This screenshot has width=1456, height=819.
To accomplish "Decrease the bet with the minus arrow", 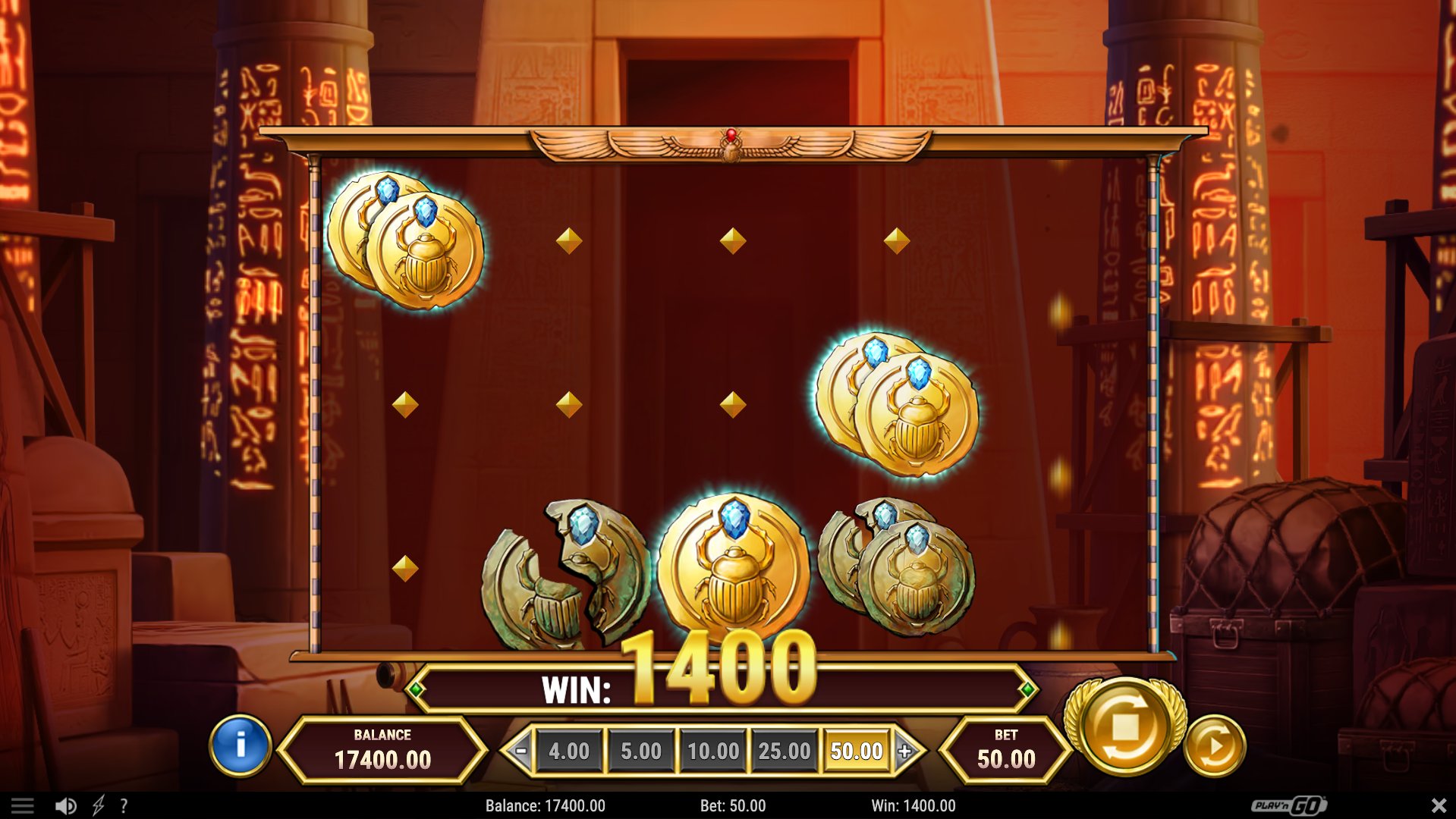I will tap(522, 751).
